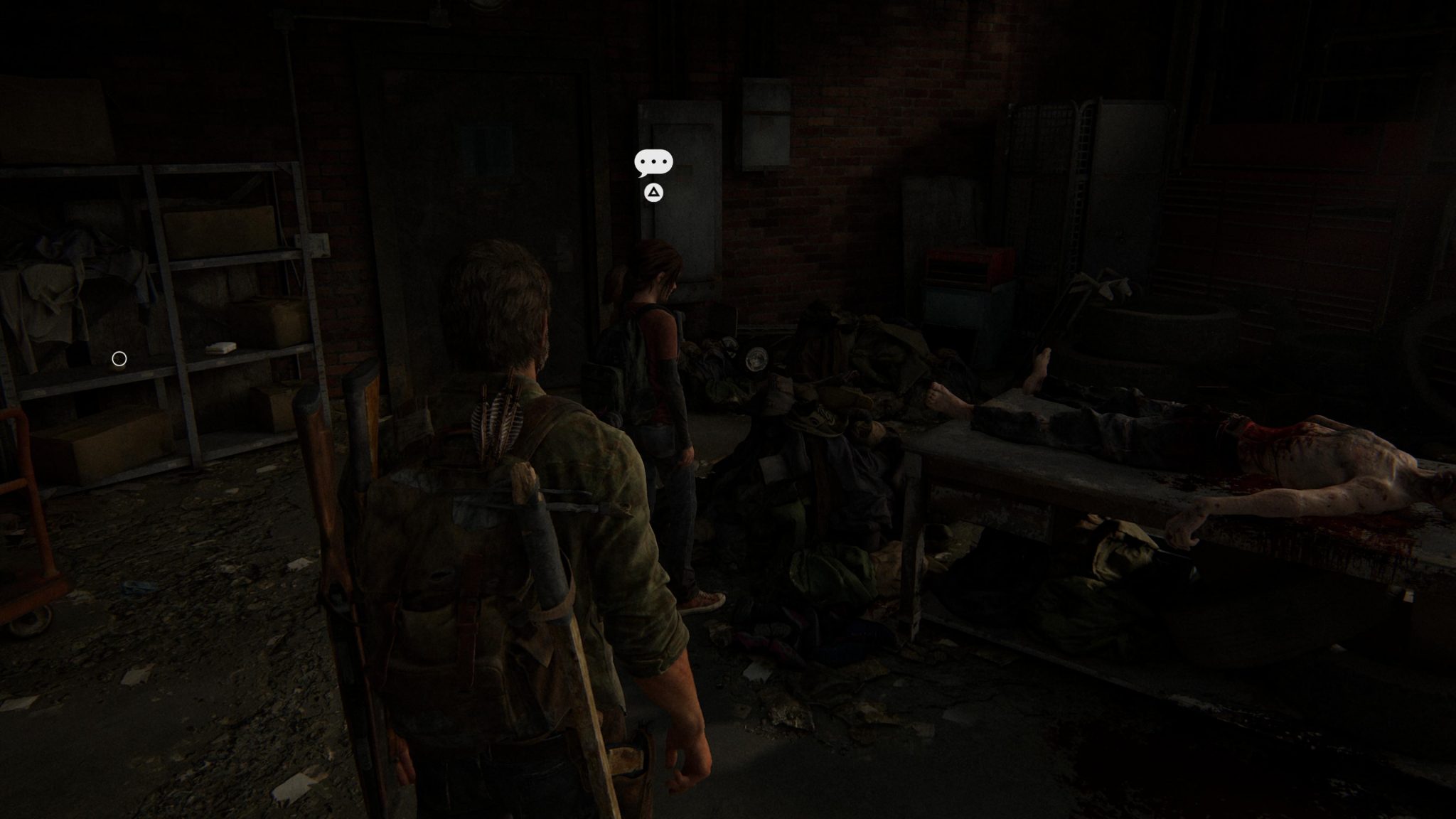Select the pressure gauge on the pile

coord(756,359)
